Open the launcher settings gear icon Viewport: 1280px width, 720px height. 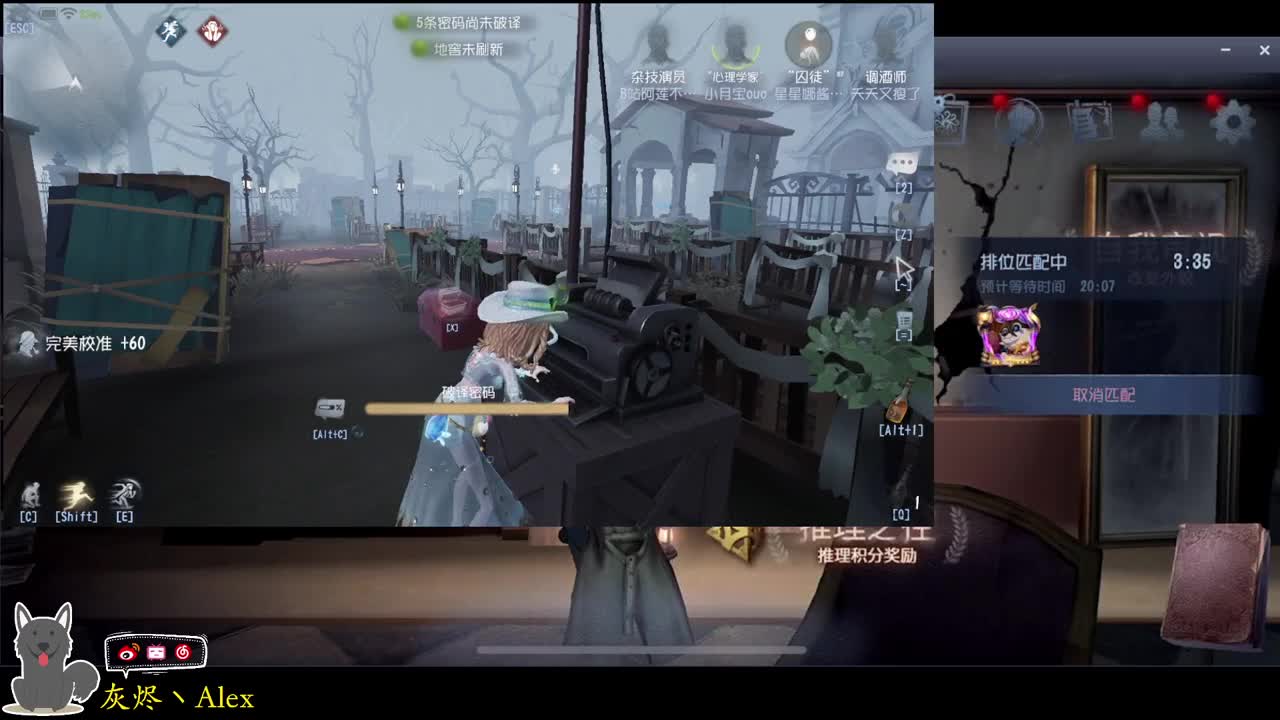pyautogui.click(x=1232, y=120)
